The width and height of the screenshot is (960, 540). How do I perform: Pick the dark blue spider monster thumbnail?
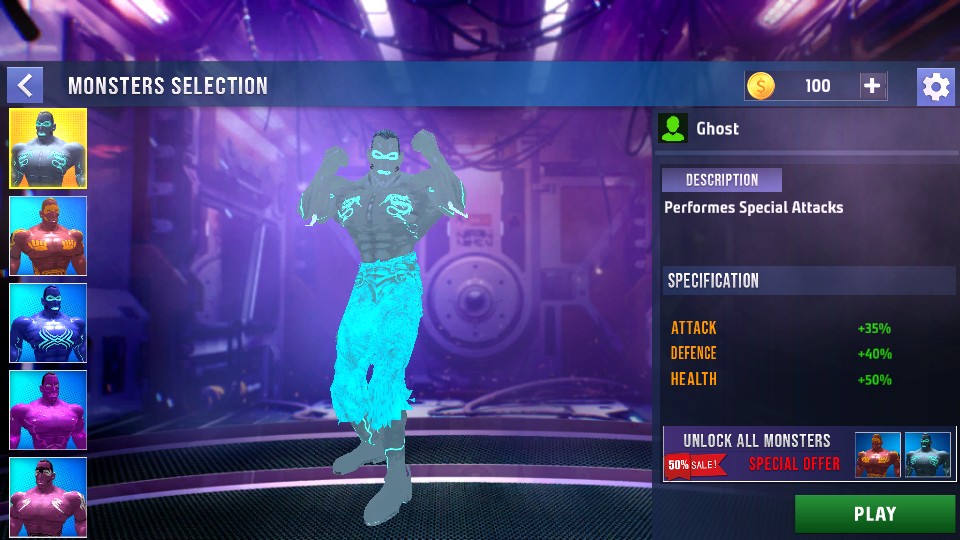click(48, 323)
